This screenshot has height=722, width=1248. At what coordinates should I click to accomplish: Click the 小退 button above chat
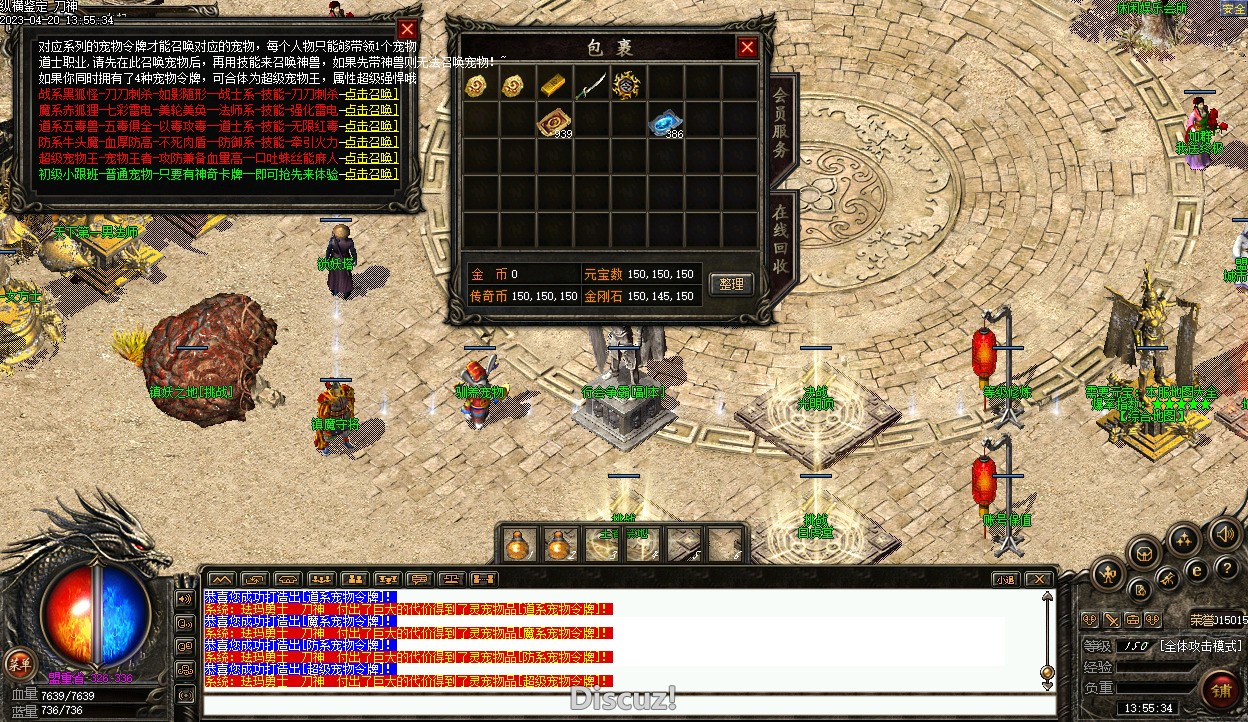[x=1005, y=579]
